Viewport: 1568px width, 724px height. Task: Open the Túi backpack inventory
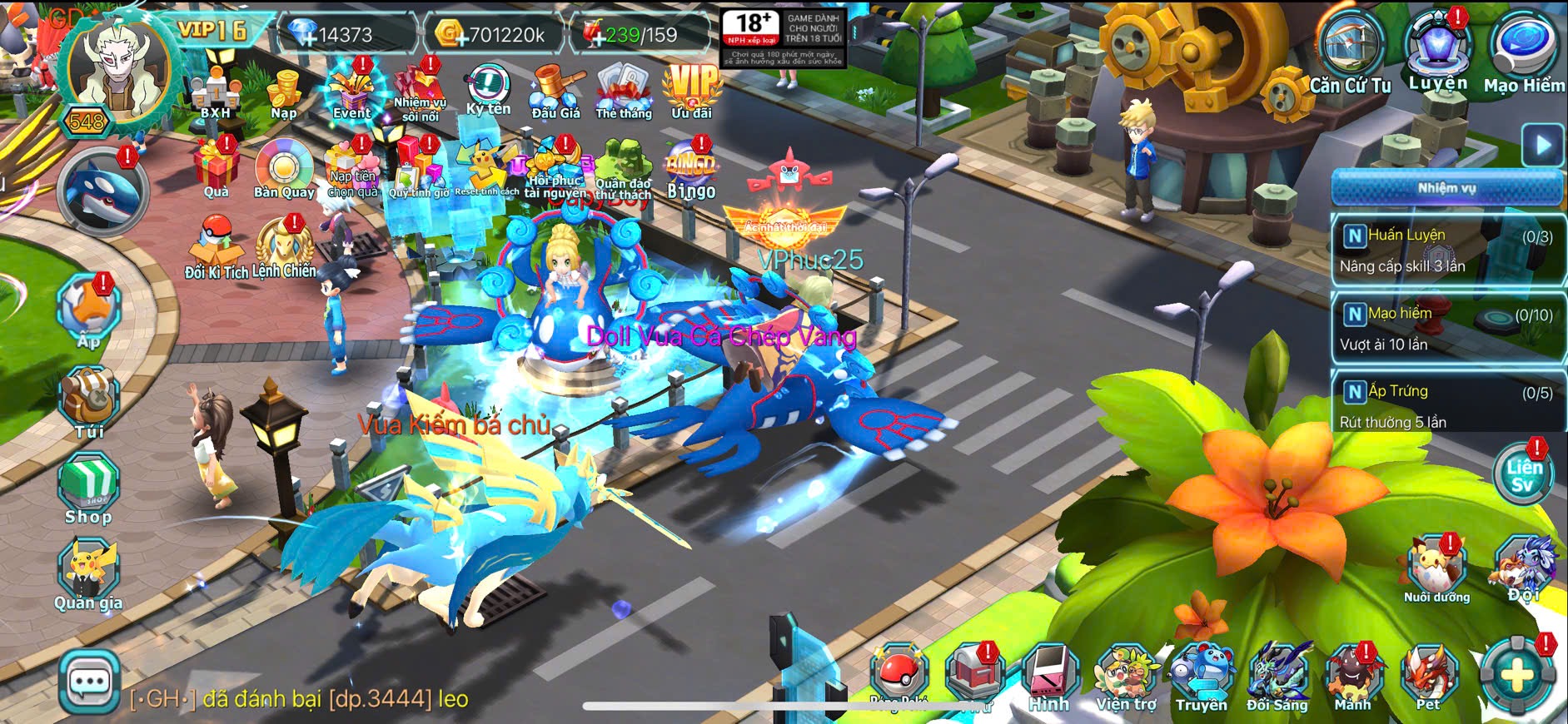(x=89, y=403)
